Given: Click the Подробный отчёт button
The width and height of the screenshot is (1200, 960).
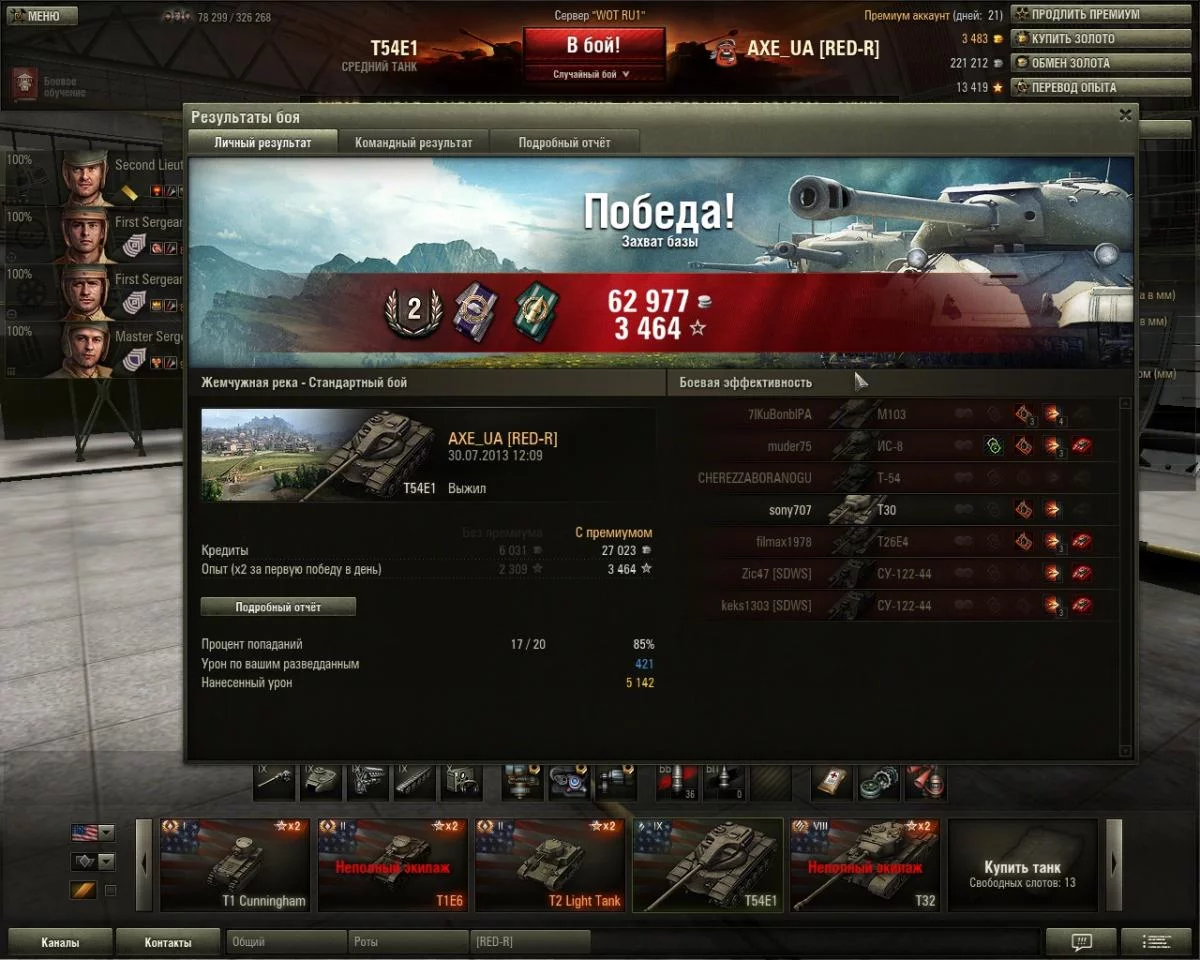Looking at the screenshot, I should (278, 607).
